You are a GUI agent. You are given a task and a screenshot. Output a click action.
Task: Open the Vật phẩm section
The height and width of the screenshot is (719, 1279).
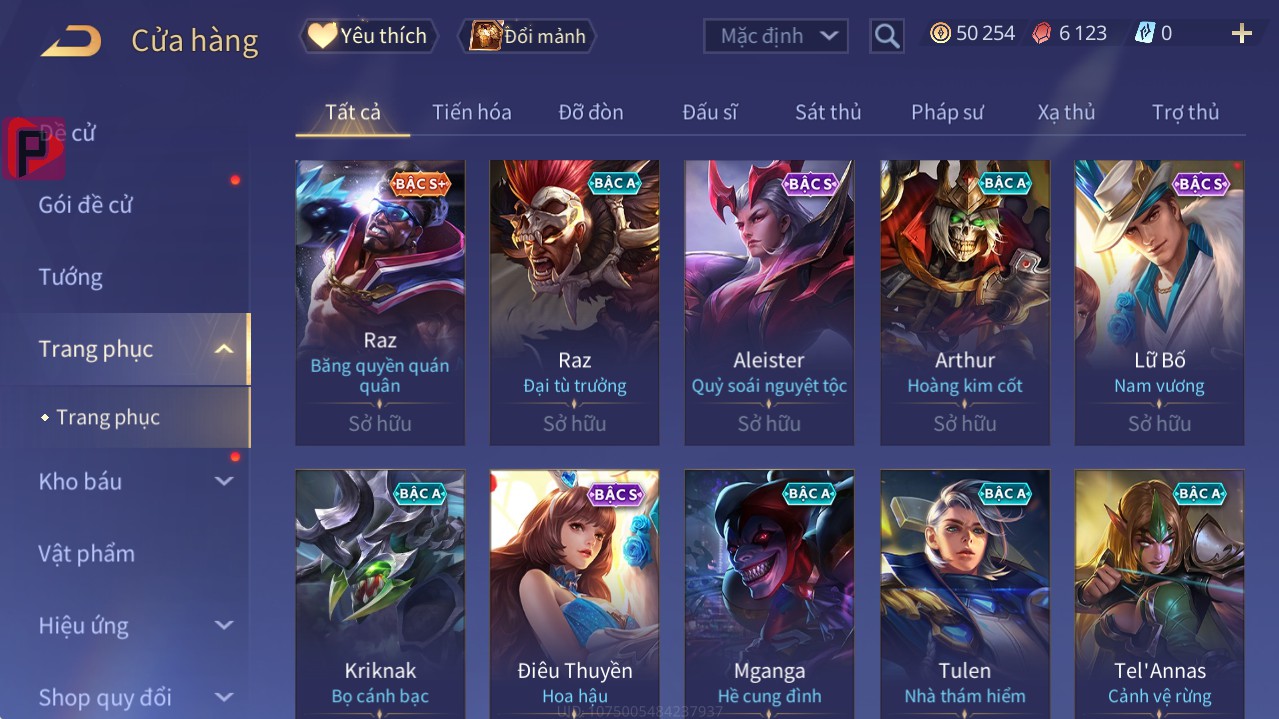[87, 554]
